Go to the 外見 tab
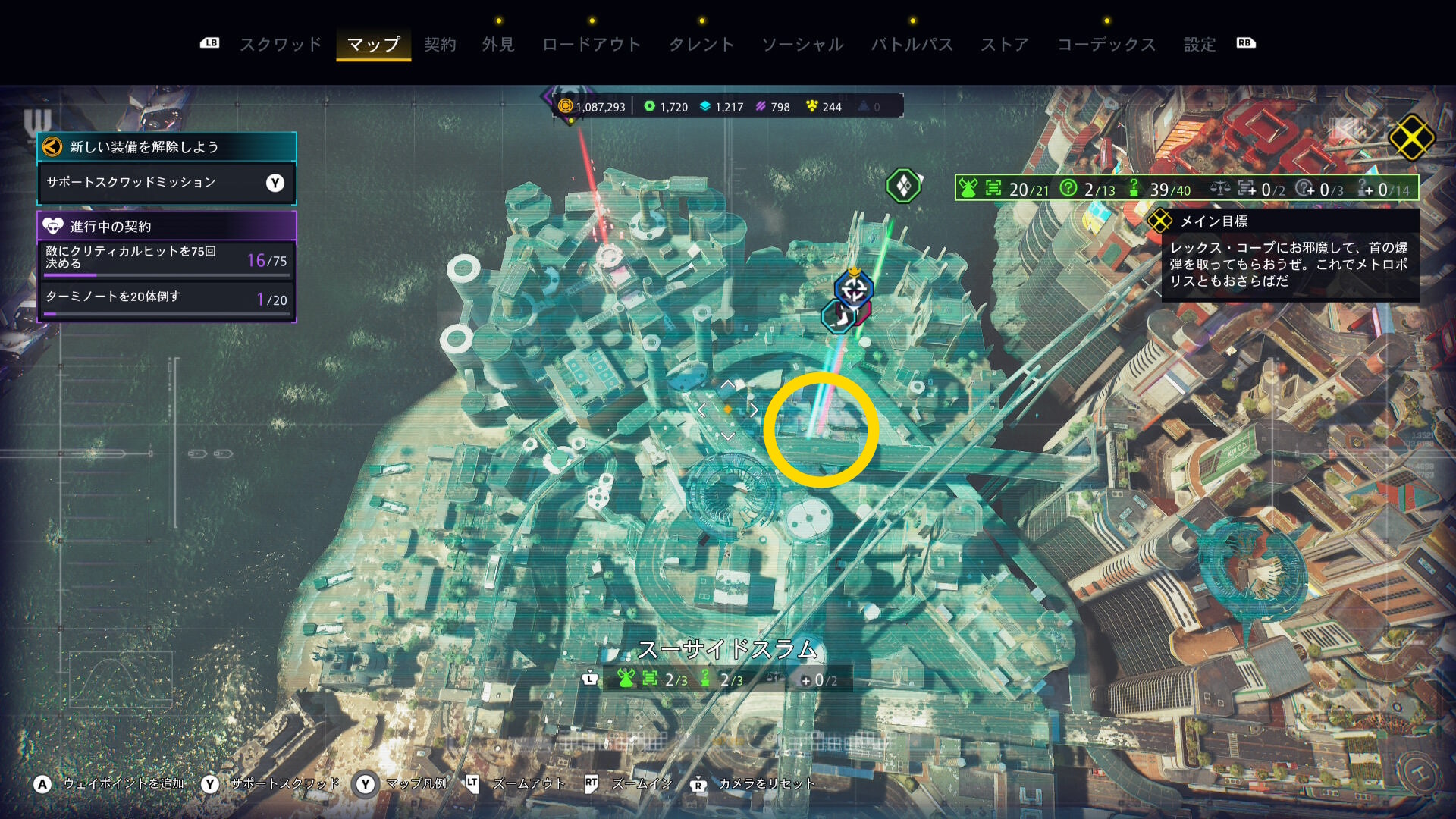This screenshot has height=819, width=1456. (498, 45)
